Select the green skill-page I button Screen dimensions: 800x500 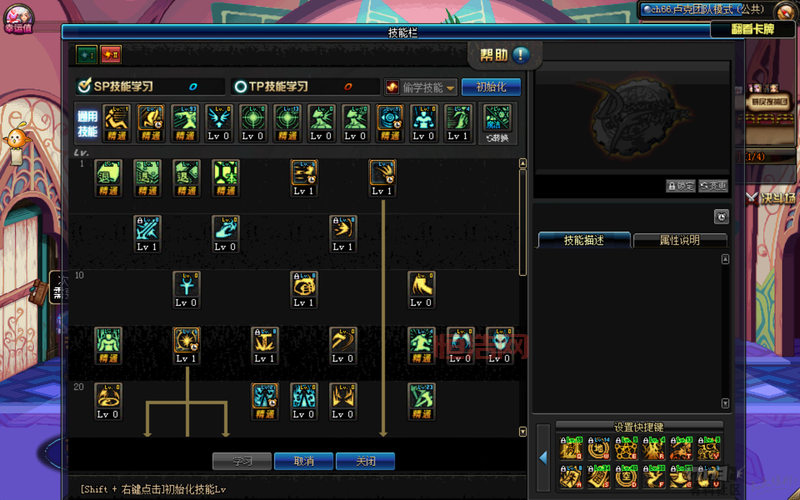point(86,54)
